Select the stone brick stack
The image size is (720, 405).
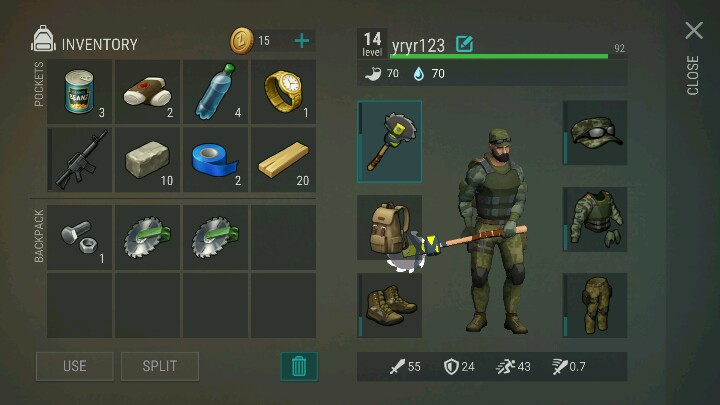click(147, 160)
